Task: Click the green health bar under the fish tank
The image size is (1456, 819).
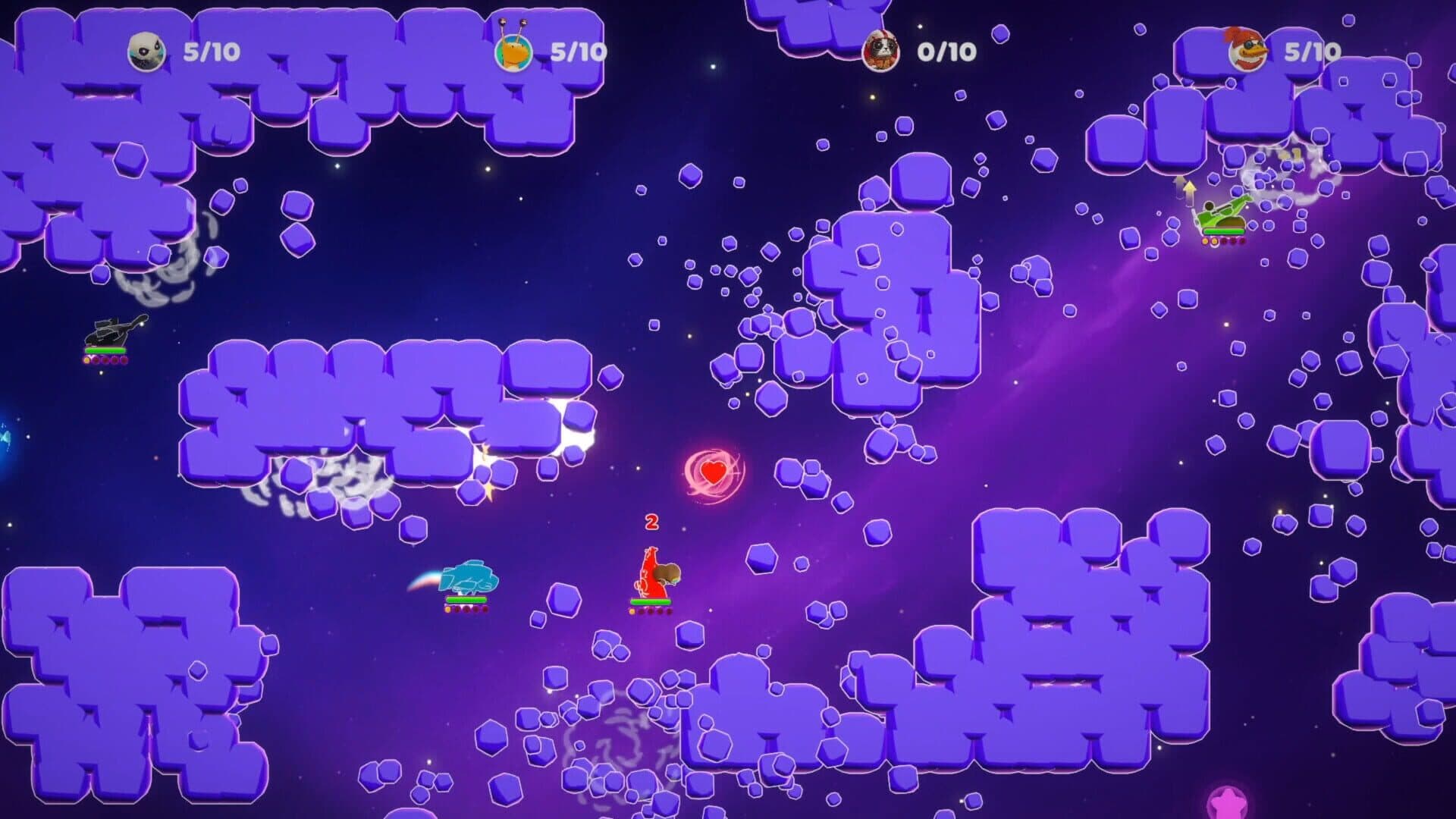Action: [466, 599]
